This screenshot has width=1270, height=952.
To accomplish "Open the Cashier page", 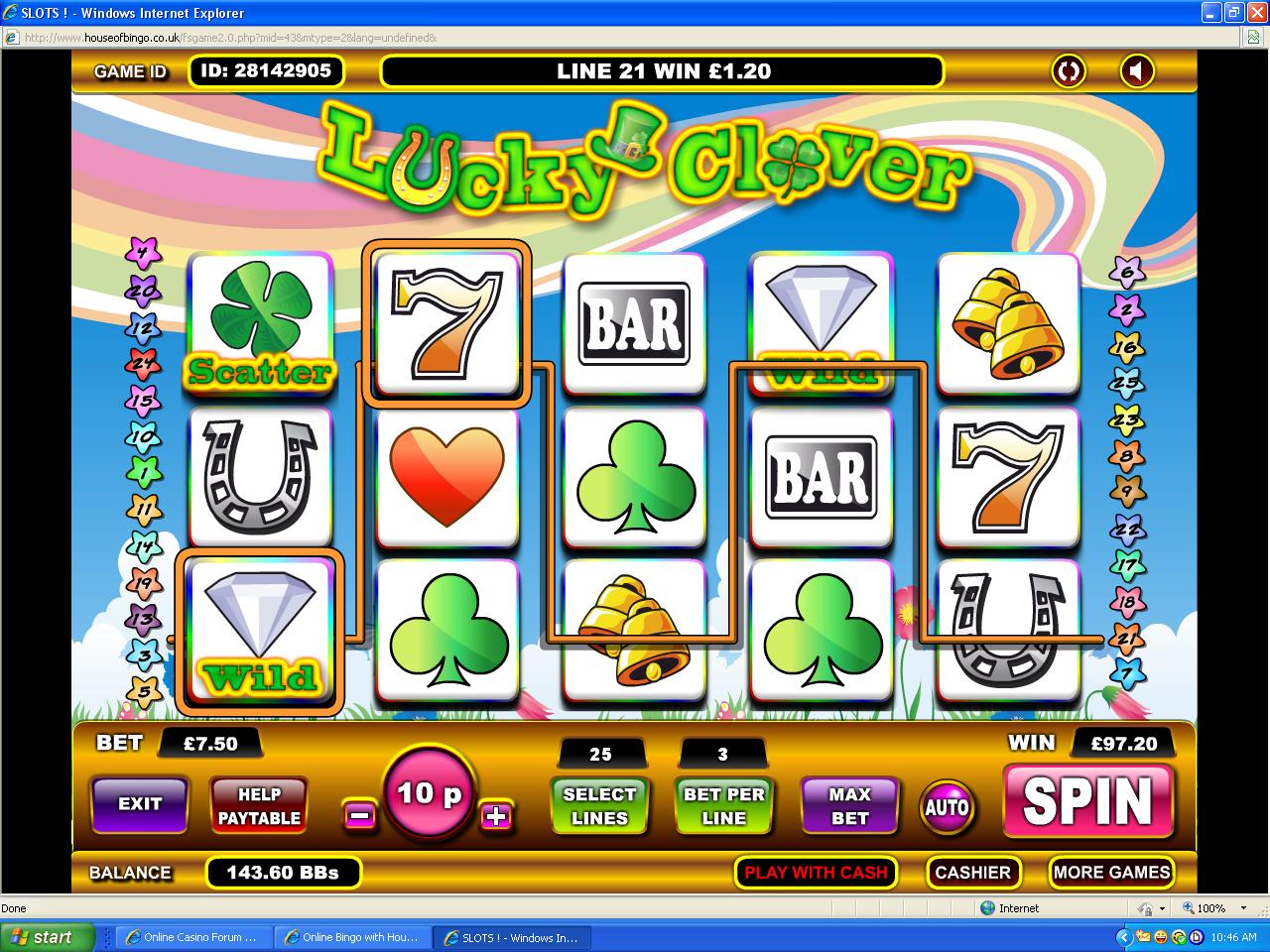I will (972, 873).
